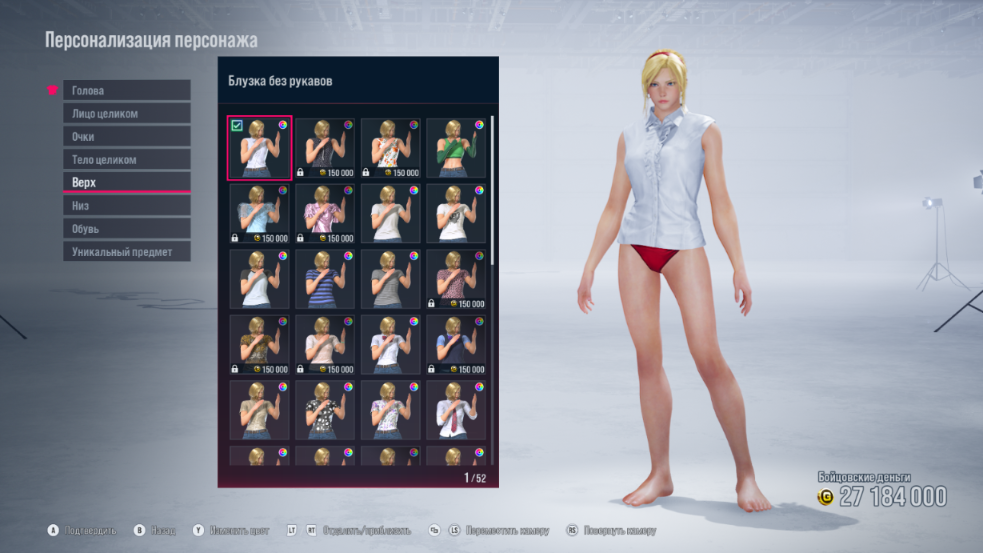This screenshot has height=553, width=983.
Task: Select the beige t-shirt thumbnail
Action: (260, 410)
